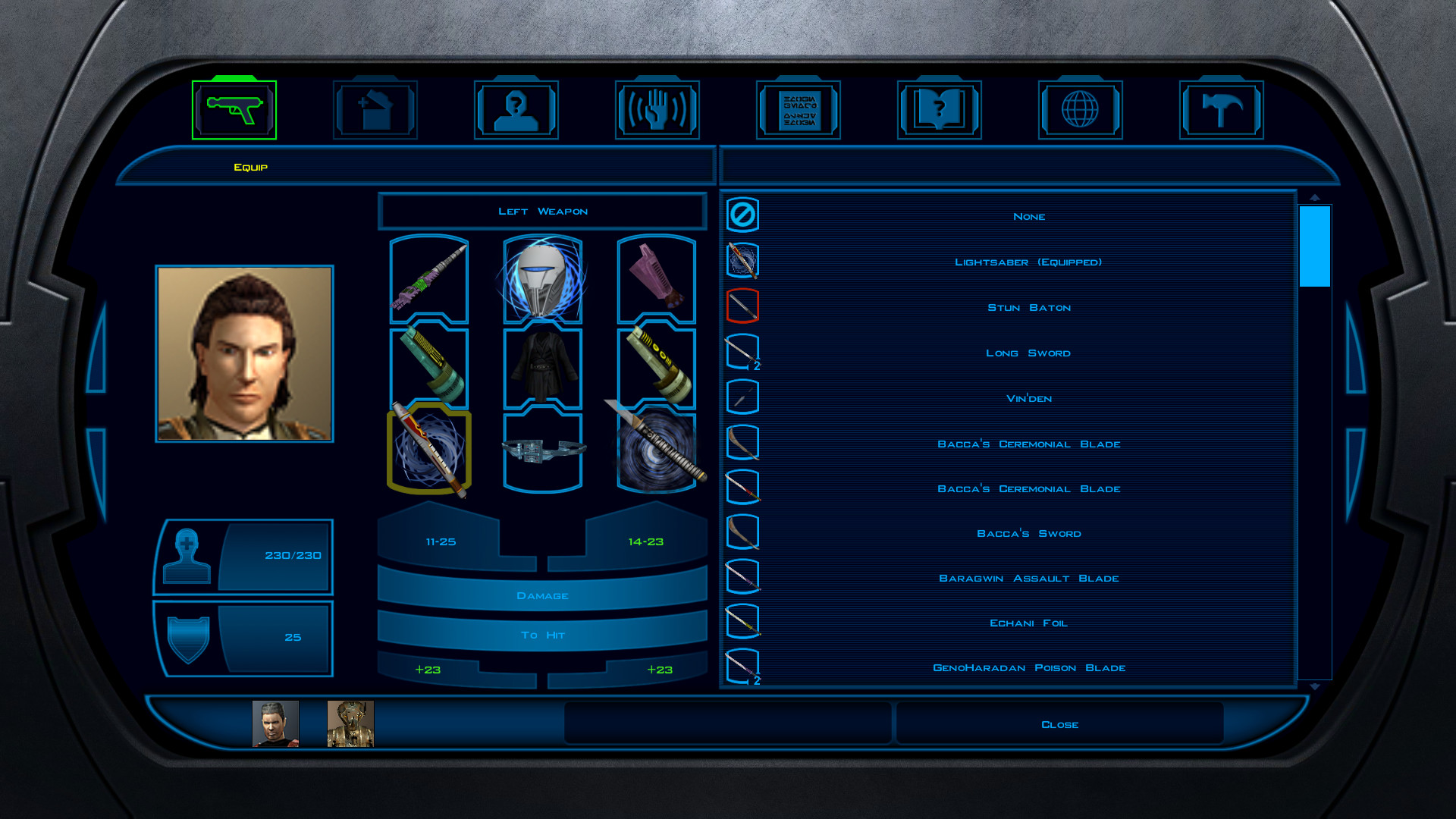Click the body slot dark robe
Viewport: 1456px width, 819px height.
pos(543,369)
